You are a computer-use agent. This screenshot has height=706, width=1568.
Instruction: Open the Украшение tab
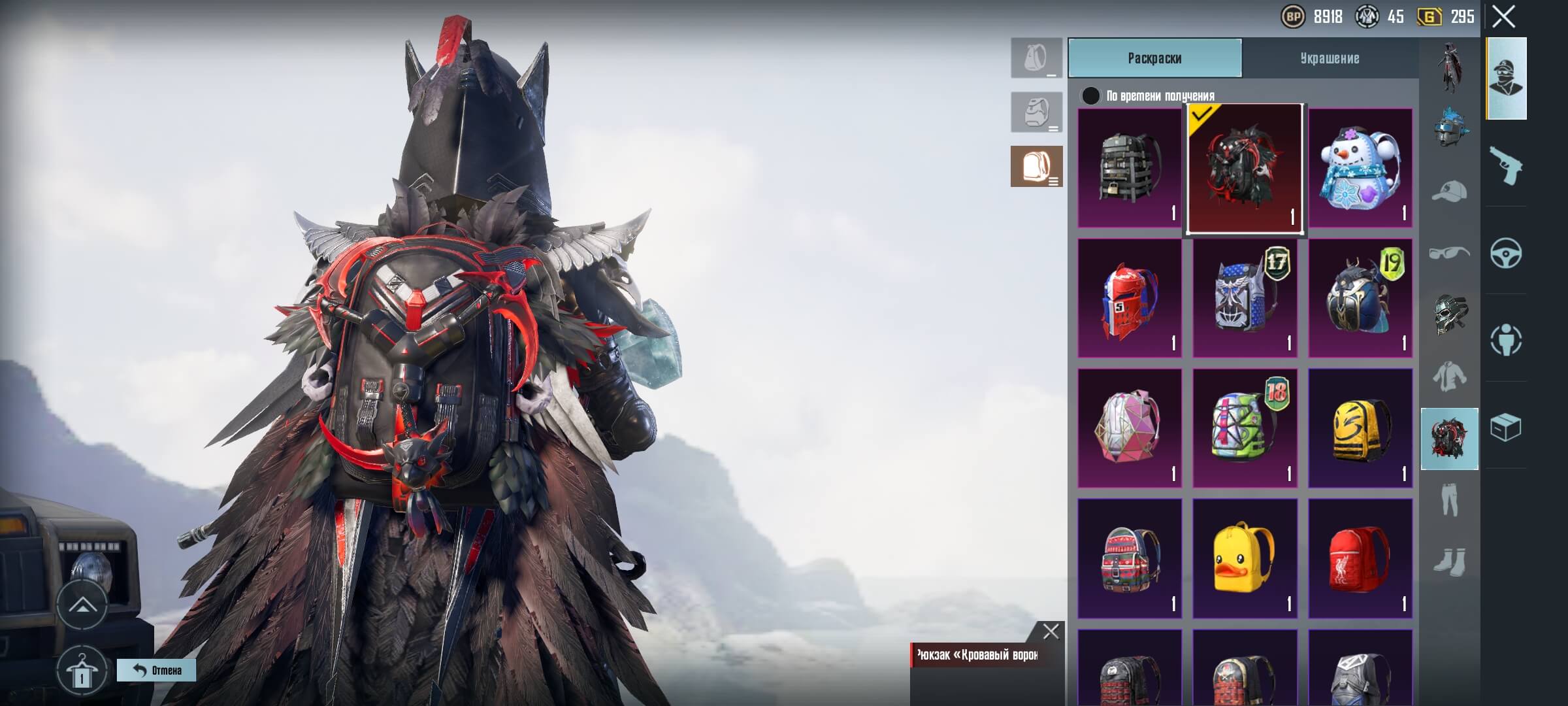pyautogui.click(x=1330, y=58)
